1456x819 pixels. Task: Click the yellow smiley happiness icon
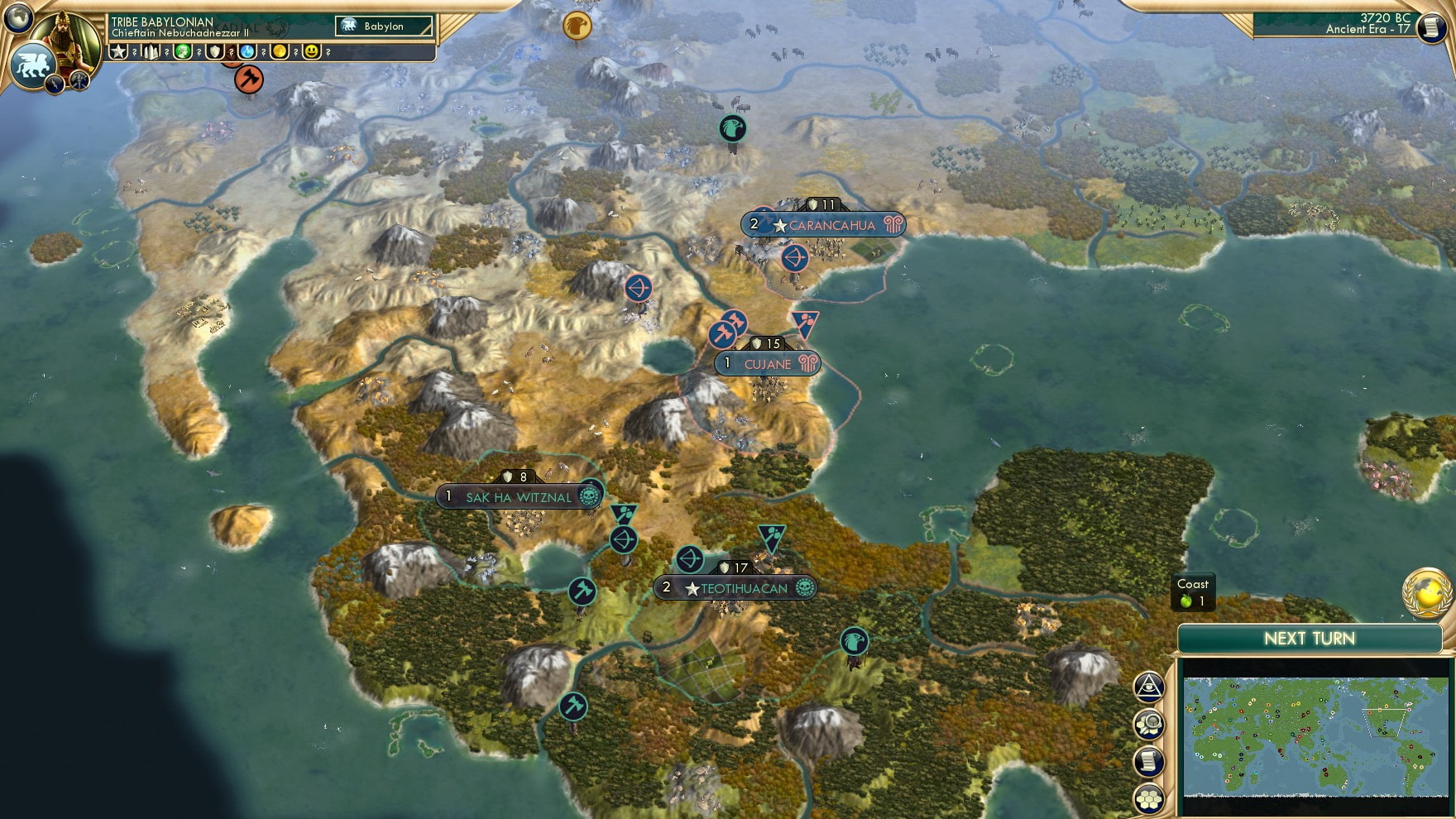tap(312, 52)
